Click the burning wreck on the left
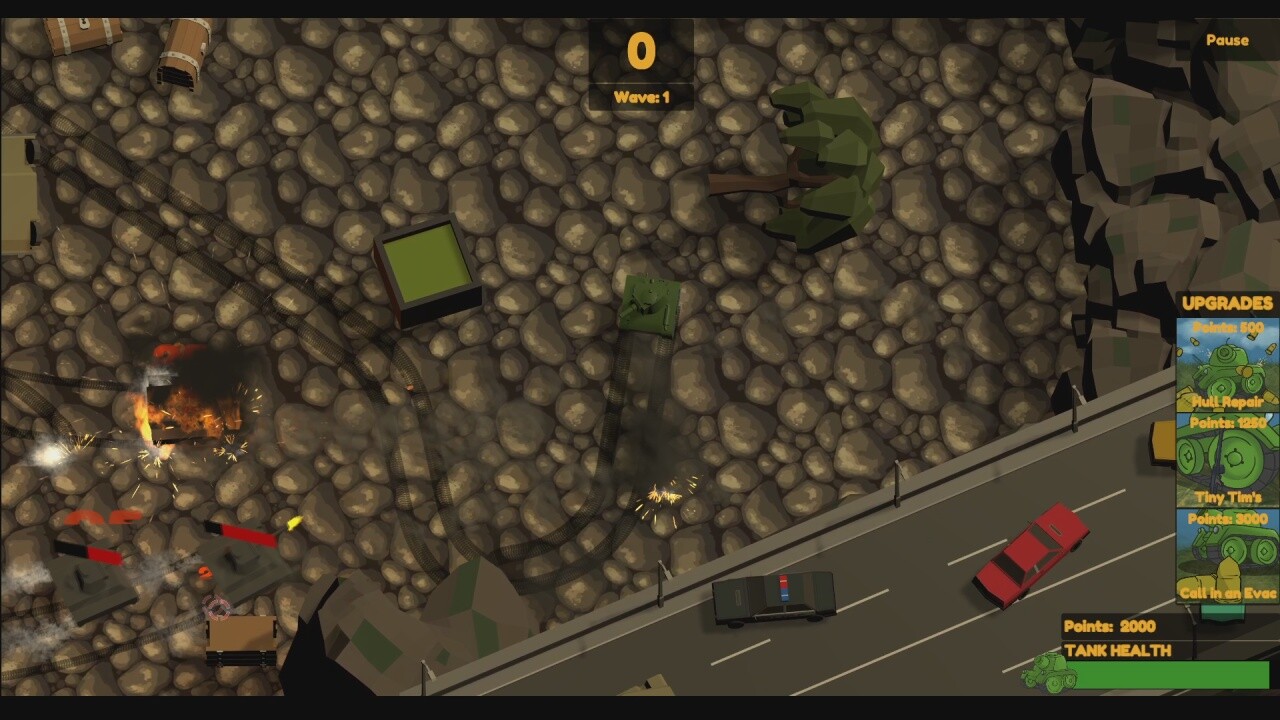1280x720 pixels. point(185,400)
